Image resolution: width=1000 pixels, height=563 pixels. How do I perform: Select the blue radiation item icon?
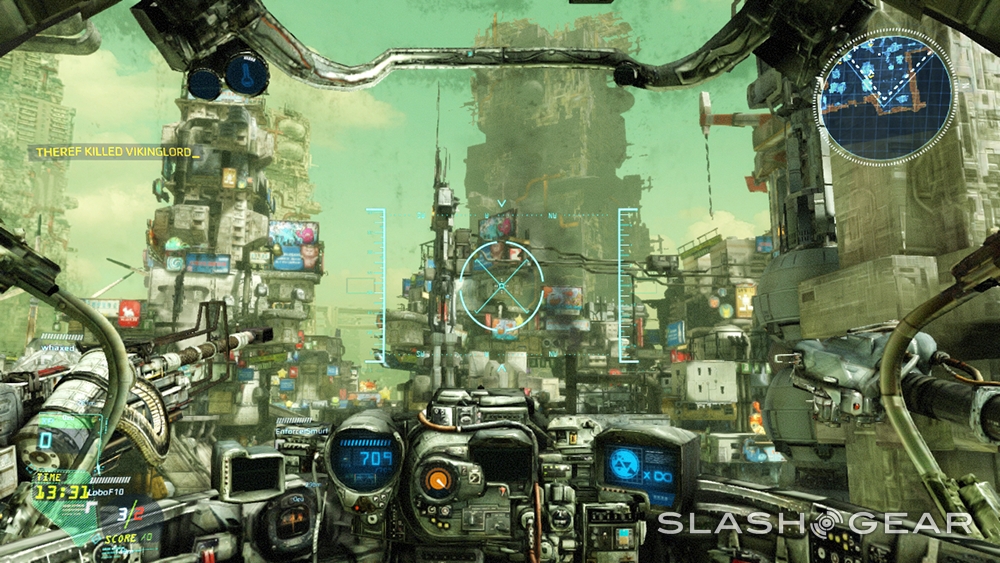coord(628,461)
